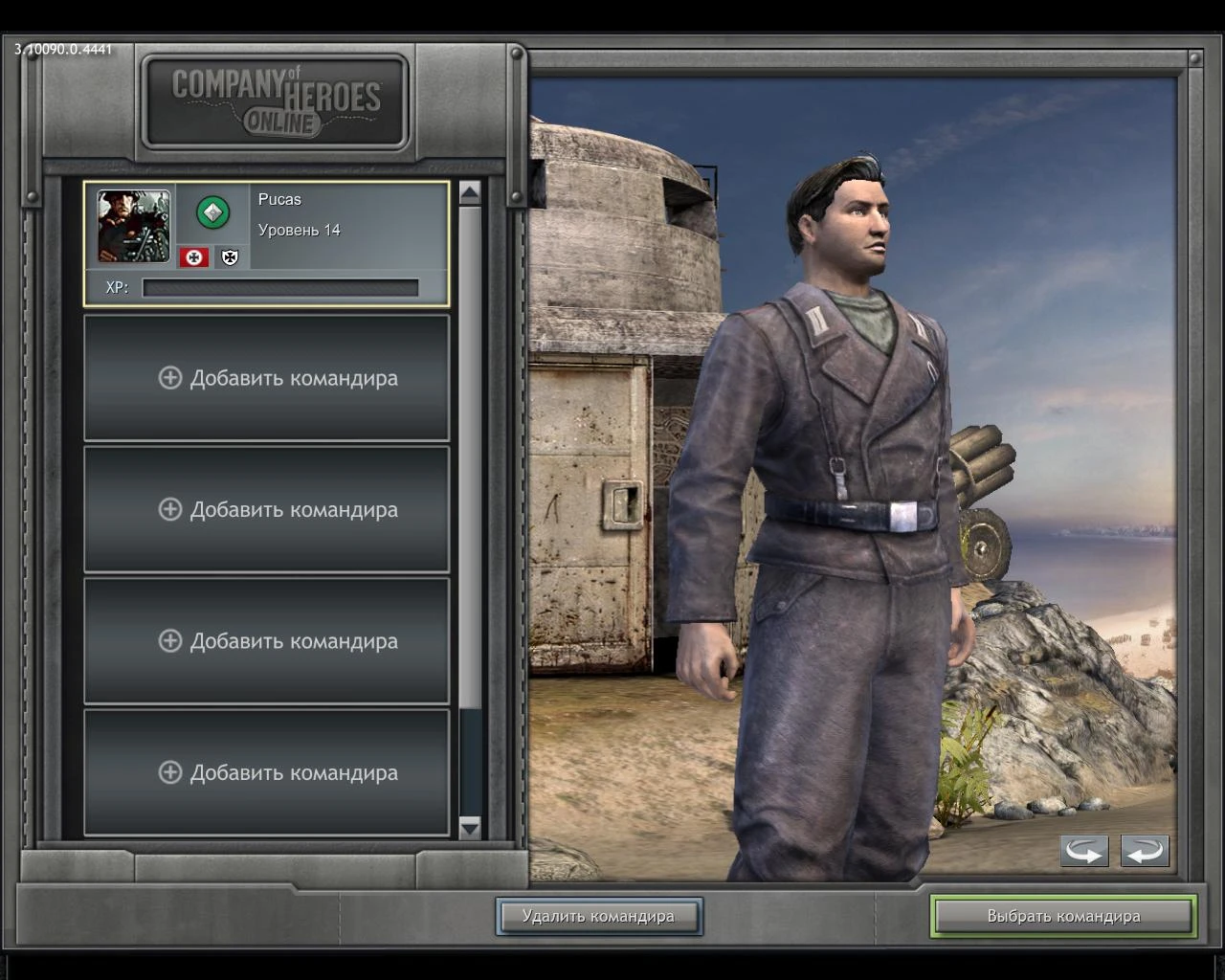
Task: Click the second Добавить командира slot
Action: (x=266, y=509)
